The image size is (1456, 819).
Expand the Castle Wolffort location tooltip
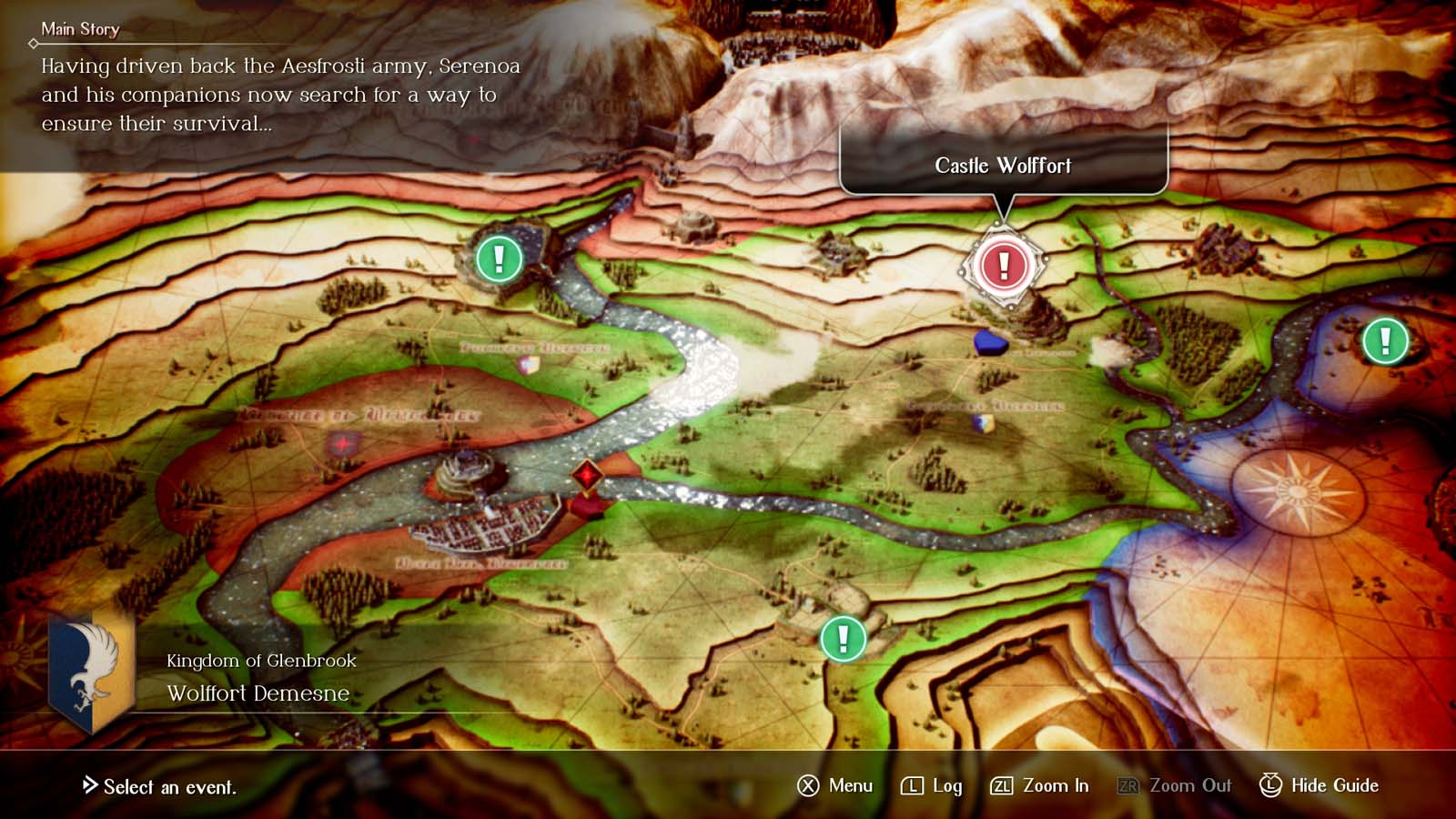tap(1004, 166)
